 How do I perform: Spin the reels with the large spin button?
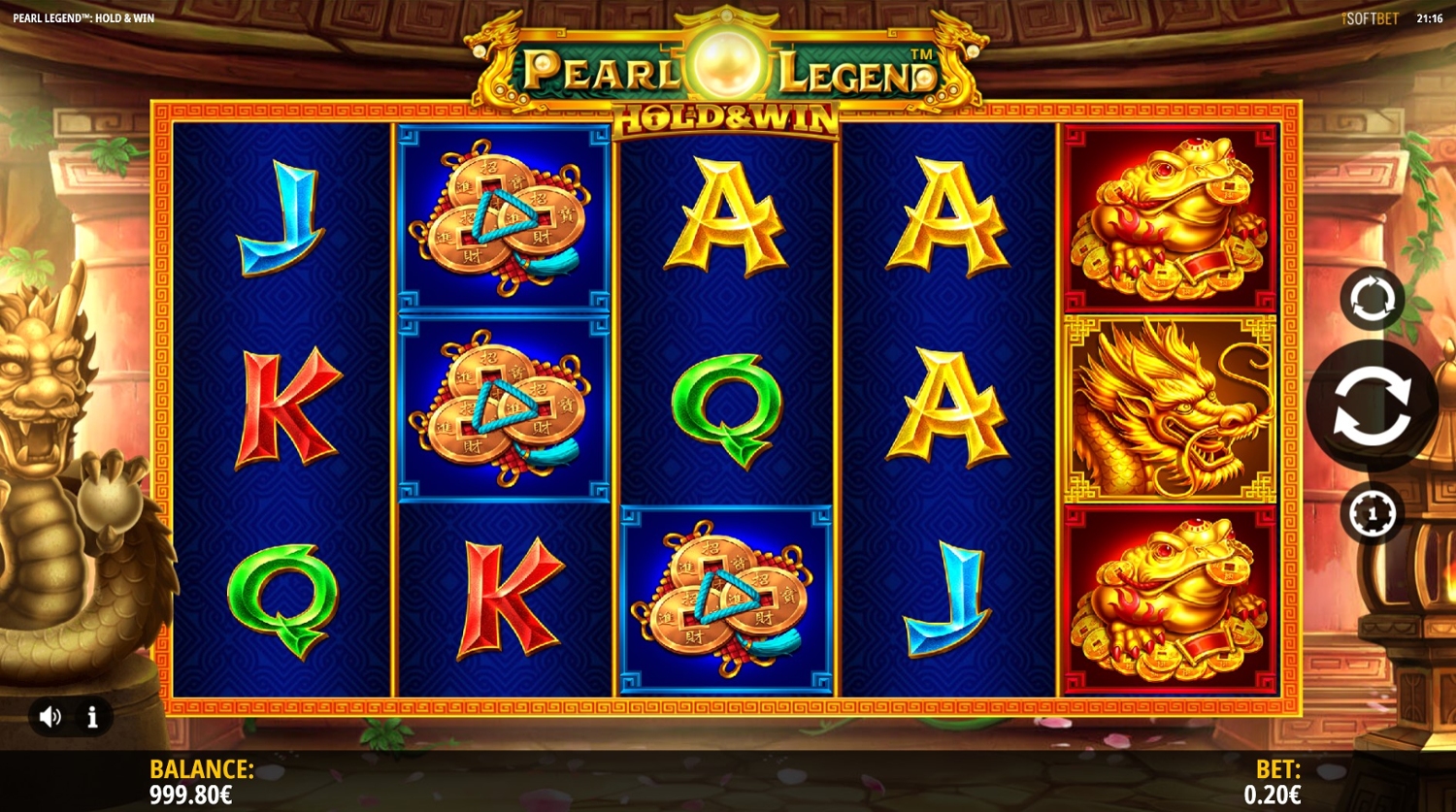coord(1371,406)
